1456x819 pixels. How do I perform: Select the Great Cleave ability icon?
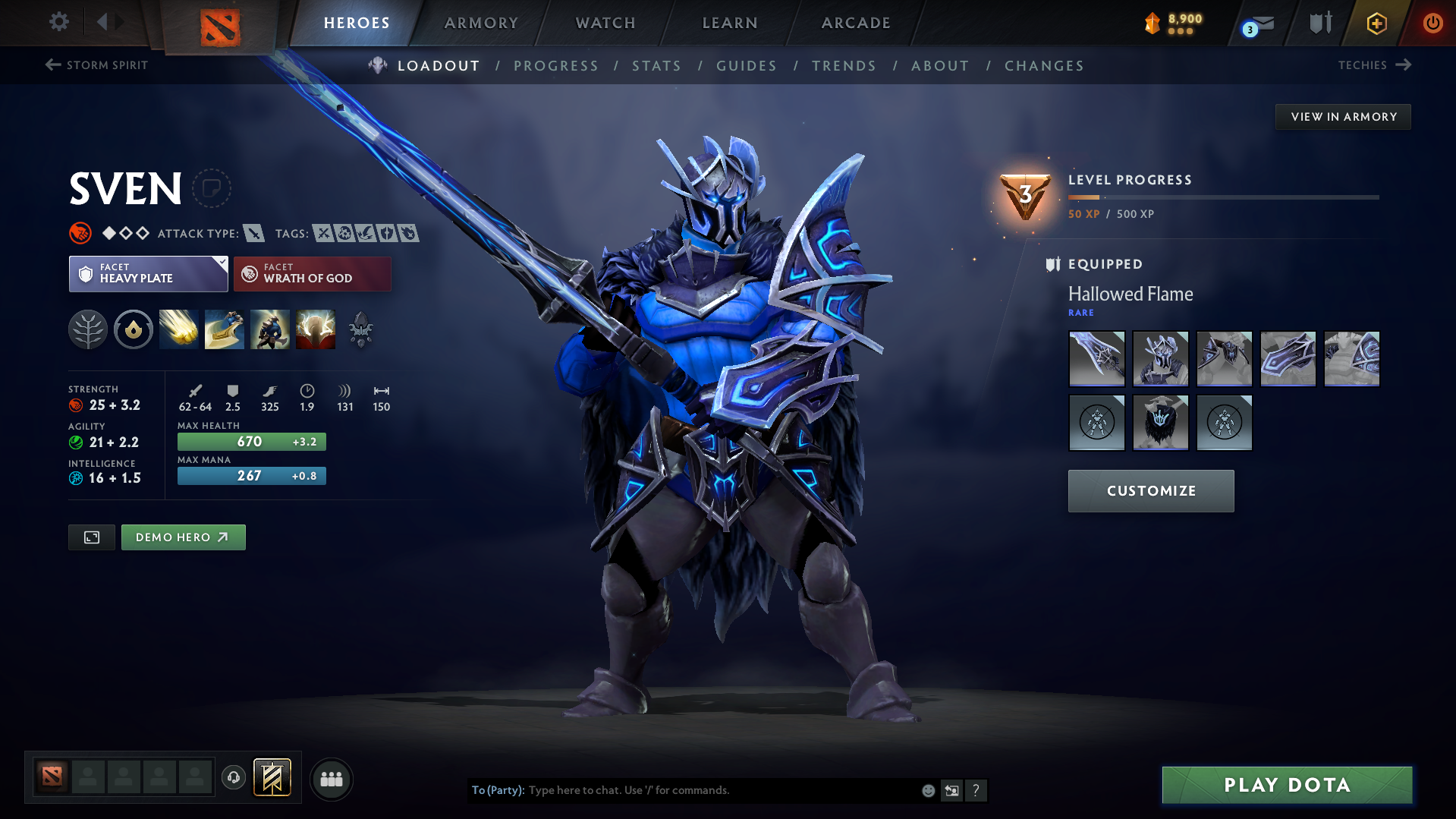(224, 329)
